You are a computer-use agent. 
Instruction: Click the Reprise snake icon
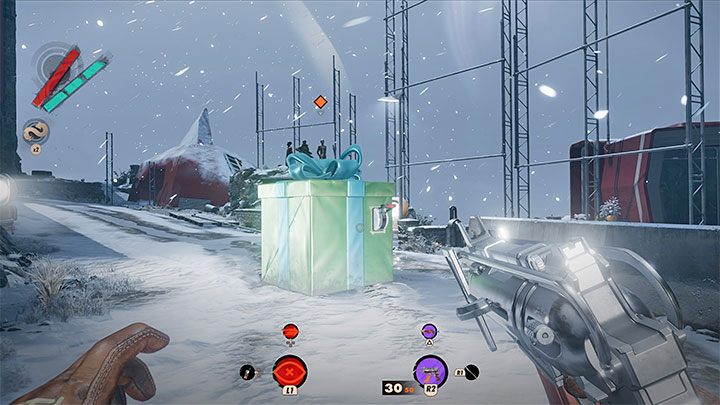[36, 131]
